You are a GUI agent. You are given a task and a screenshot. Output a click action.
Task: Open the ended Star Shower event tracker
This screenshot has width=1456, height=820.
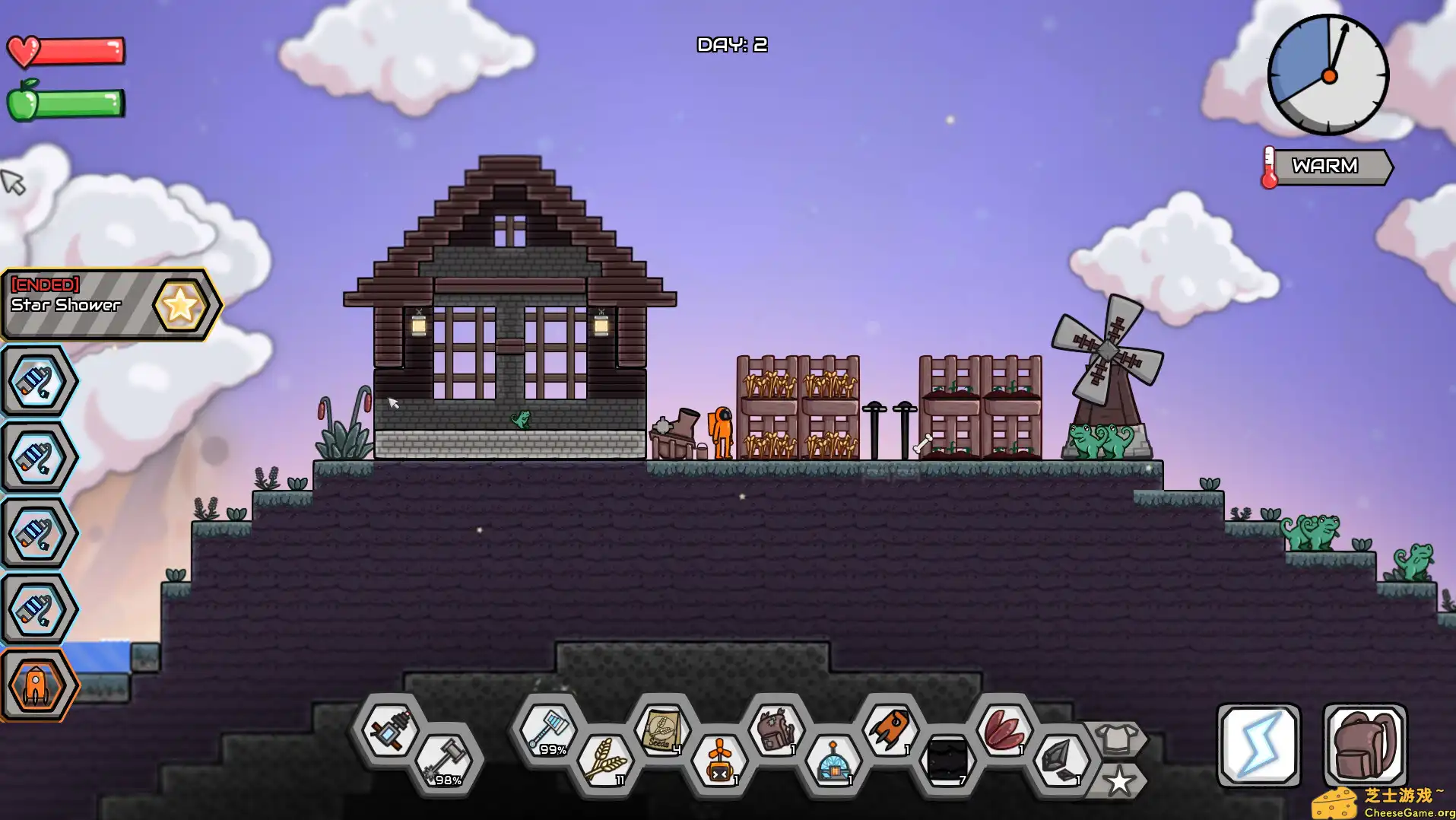click(x=110, y=304)
